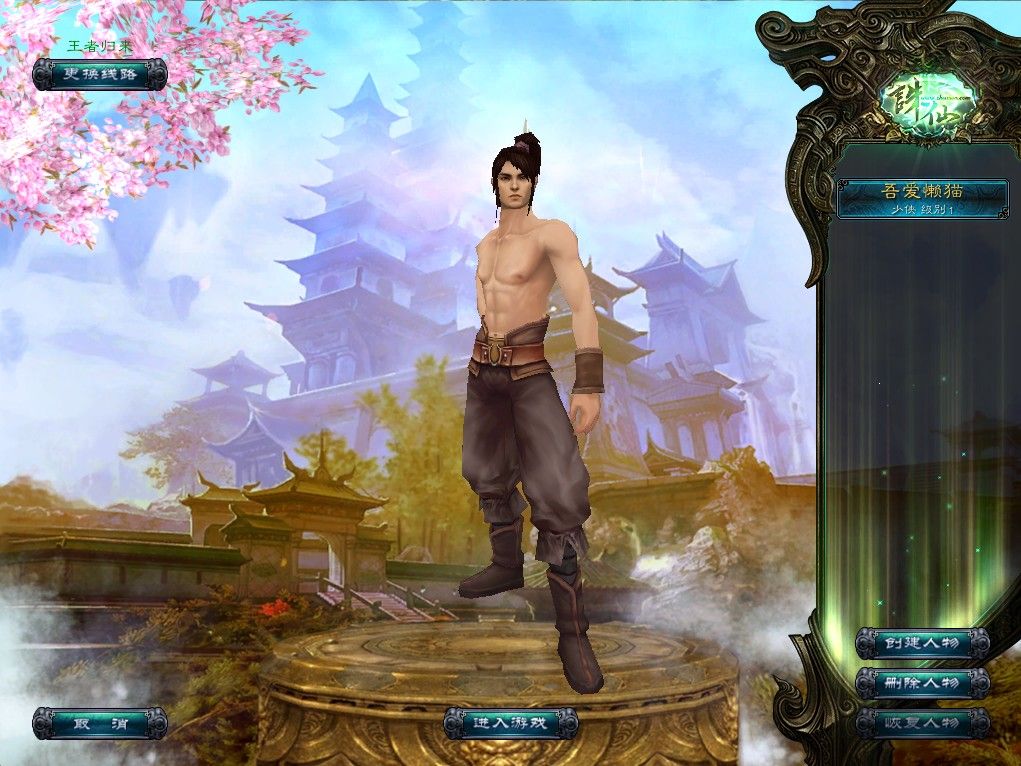Restore a character with 恢复人物

point(922,723)
